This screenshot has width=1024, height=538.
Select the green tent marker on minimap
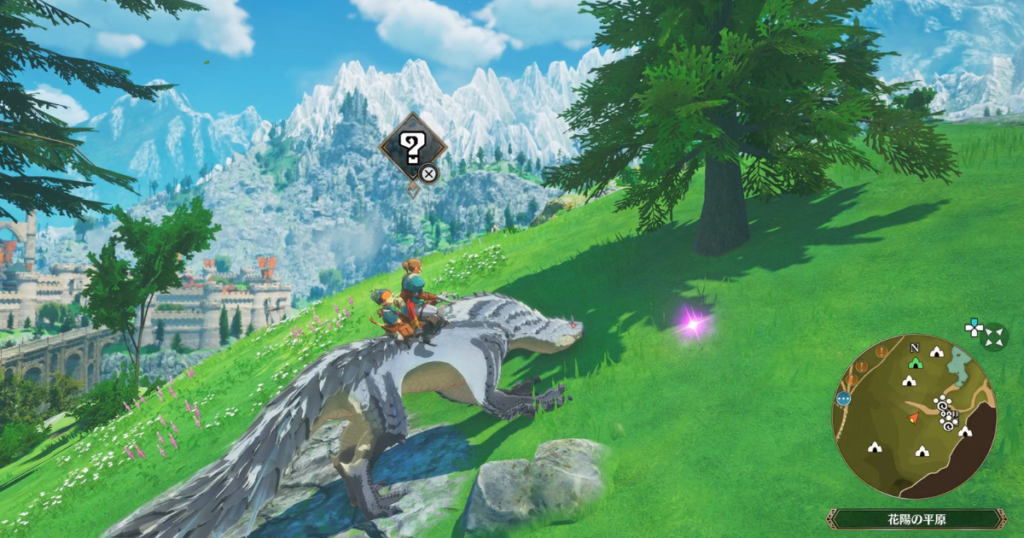coord(914,362)
